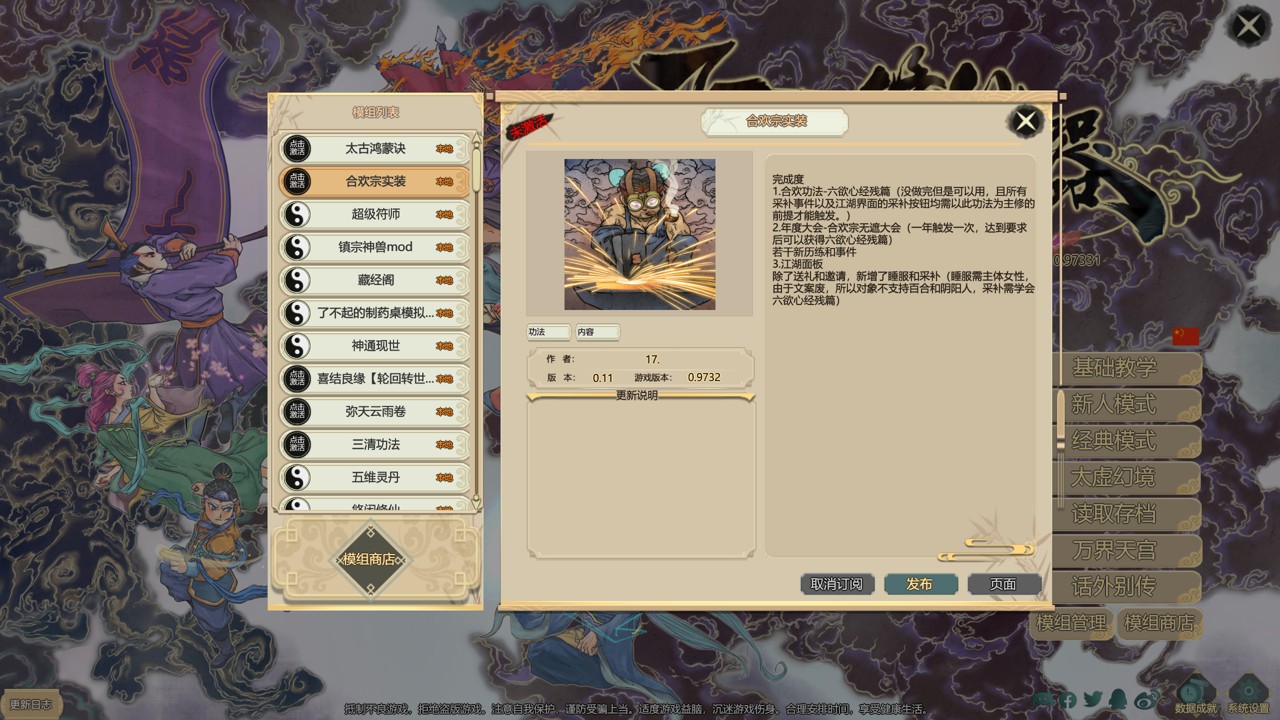Screen dimensions: 1280x720
Task: Select the 藏经阁 mod entry
Action: [x=375, y=280]
